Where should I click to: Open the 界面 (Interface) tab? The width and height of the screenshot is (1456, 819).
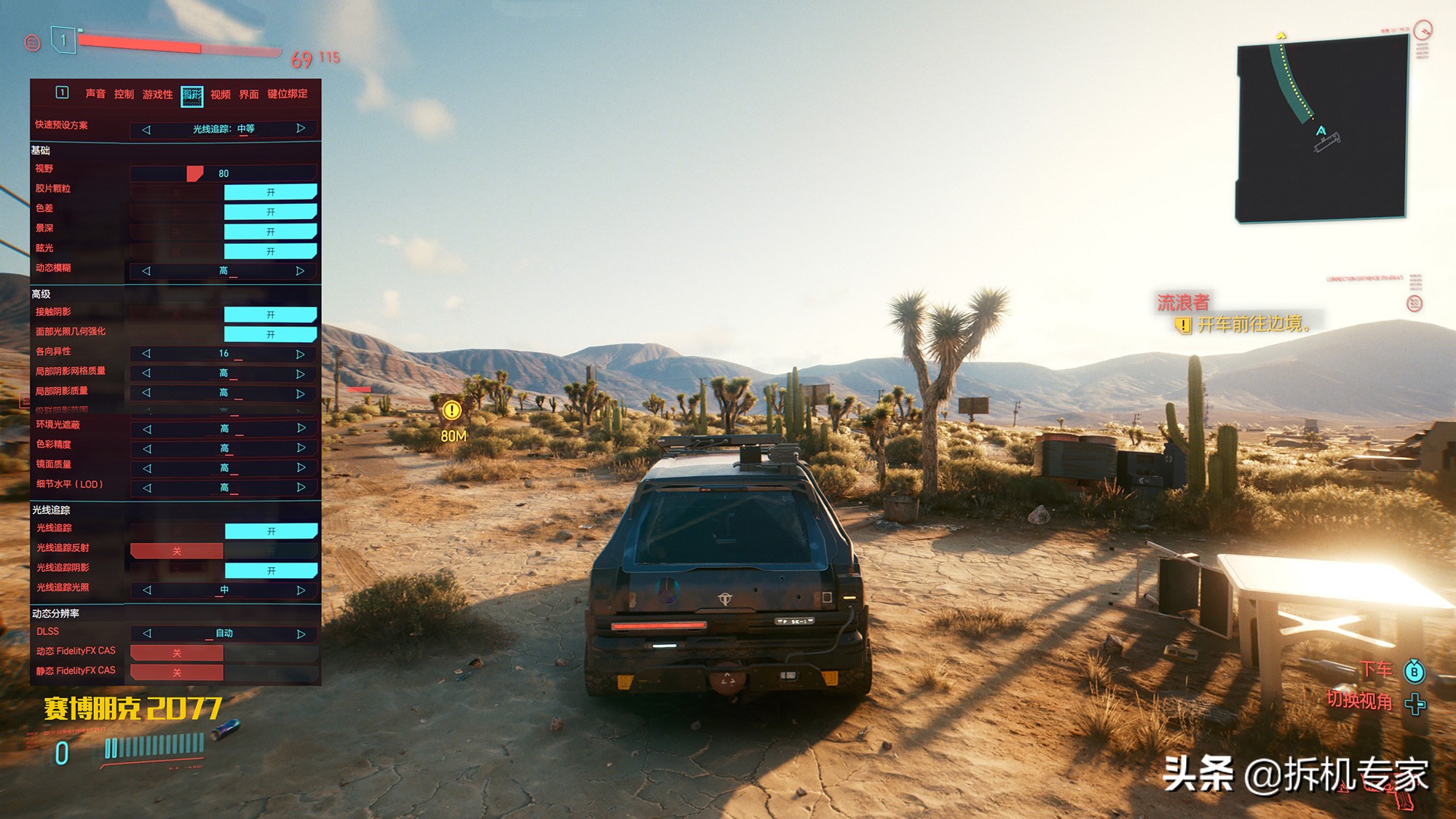[249, 95]
